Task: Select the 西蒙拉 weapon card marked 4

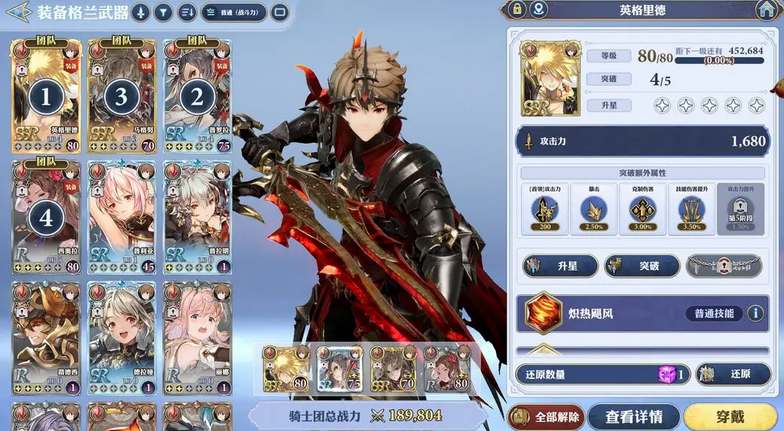Action: (x=46, y=216)
